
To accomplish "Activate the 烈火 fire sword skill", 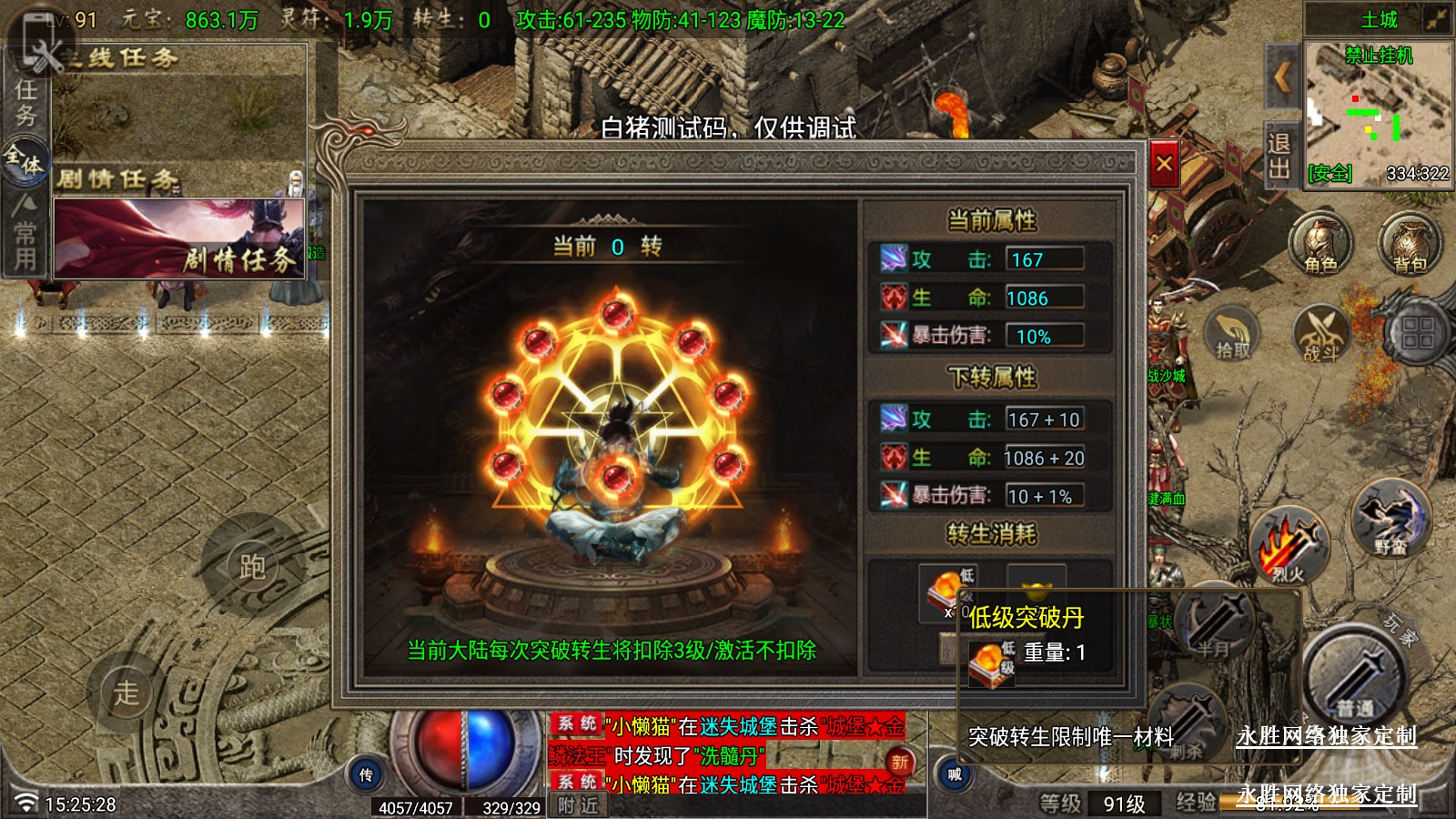I will (1288, 546).
